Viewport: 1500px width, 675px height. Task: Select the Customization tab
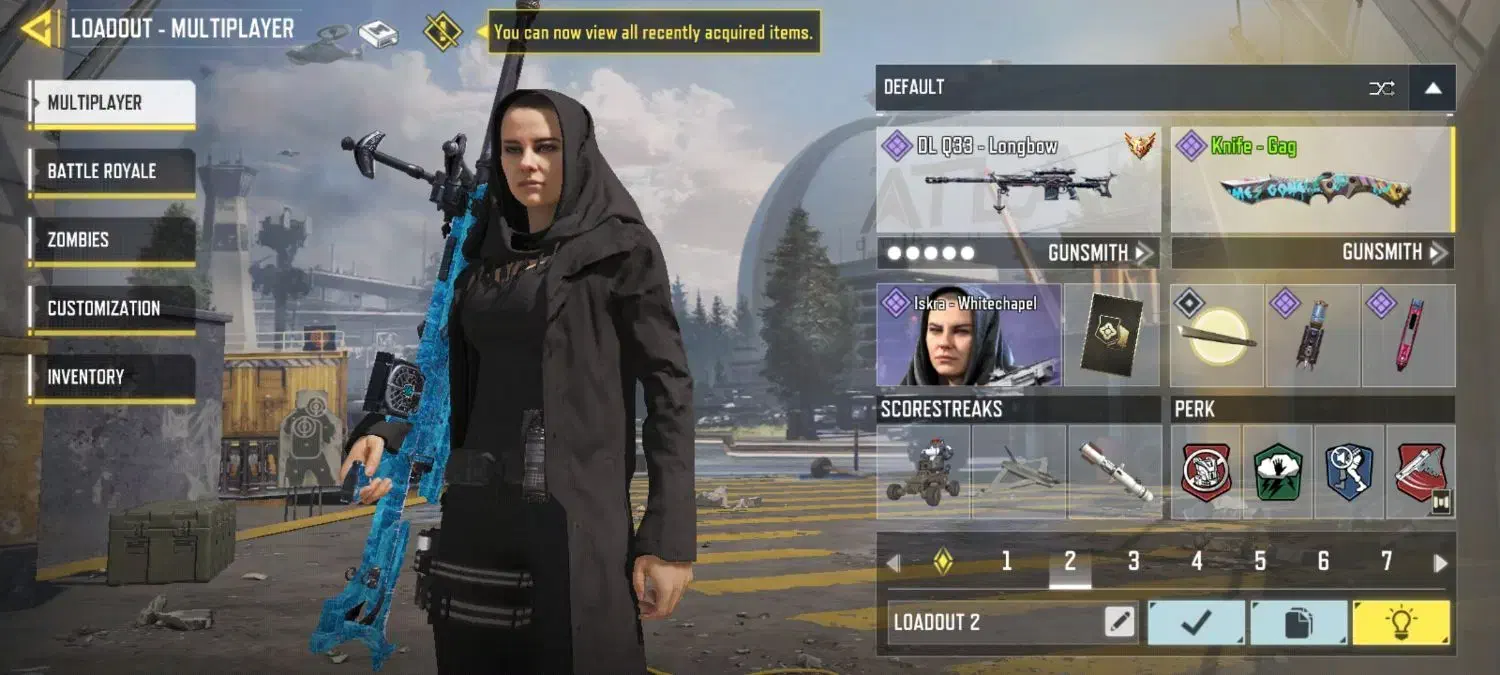pos(111,308)
